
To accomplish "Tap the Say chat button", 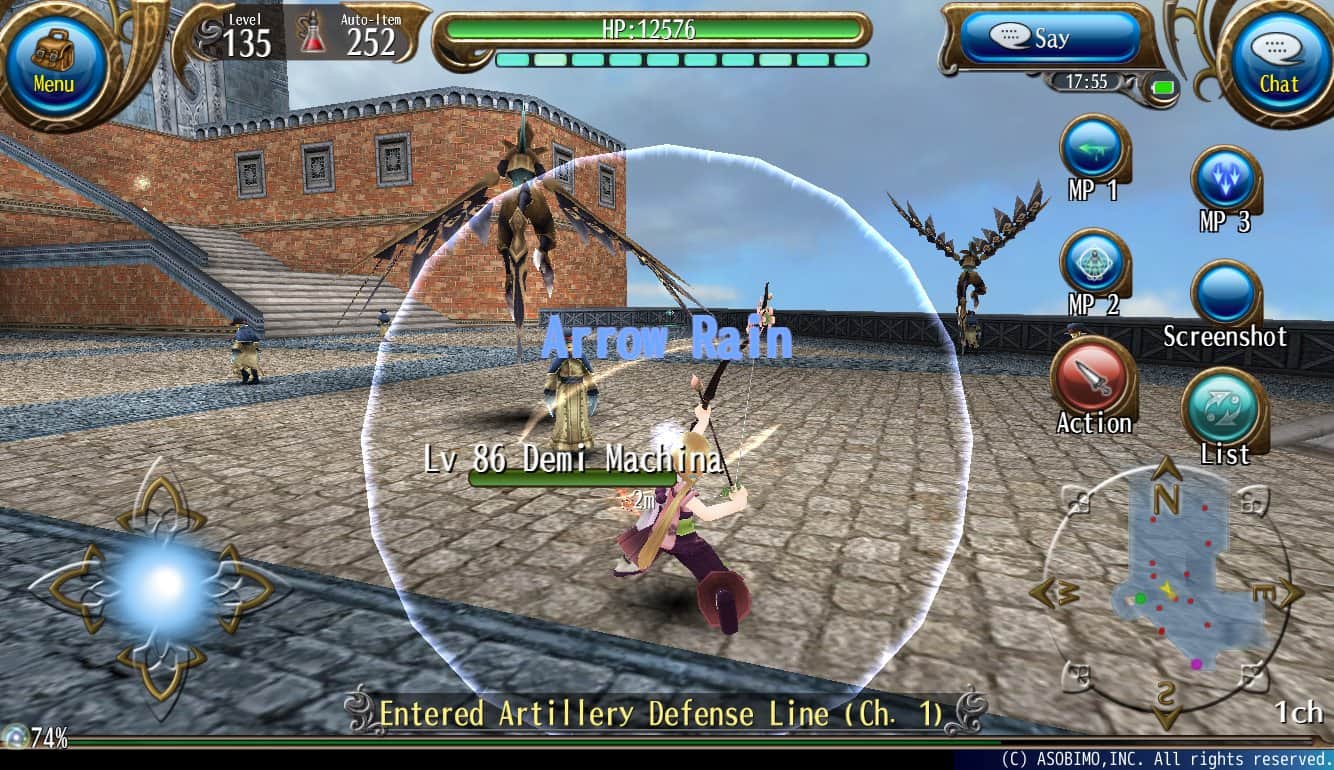I will tap(1049, 38).
